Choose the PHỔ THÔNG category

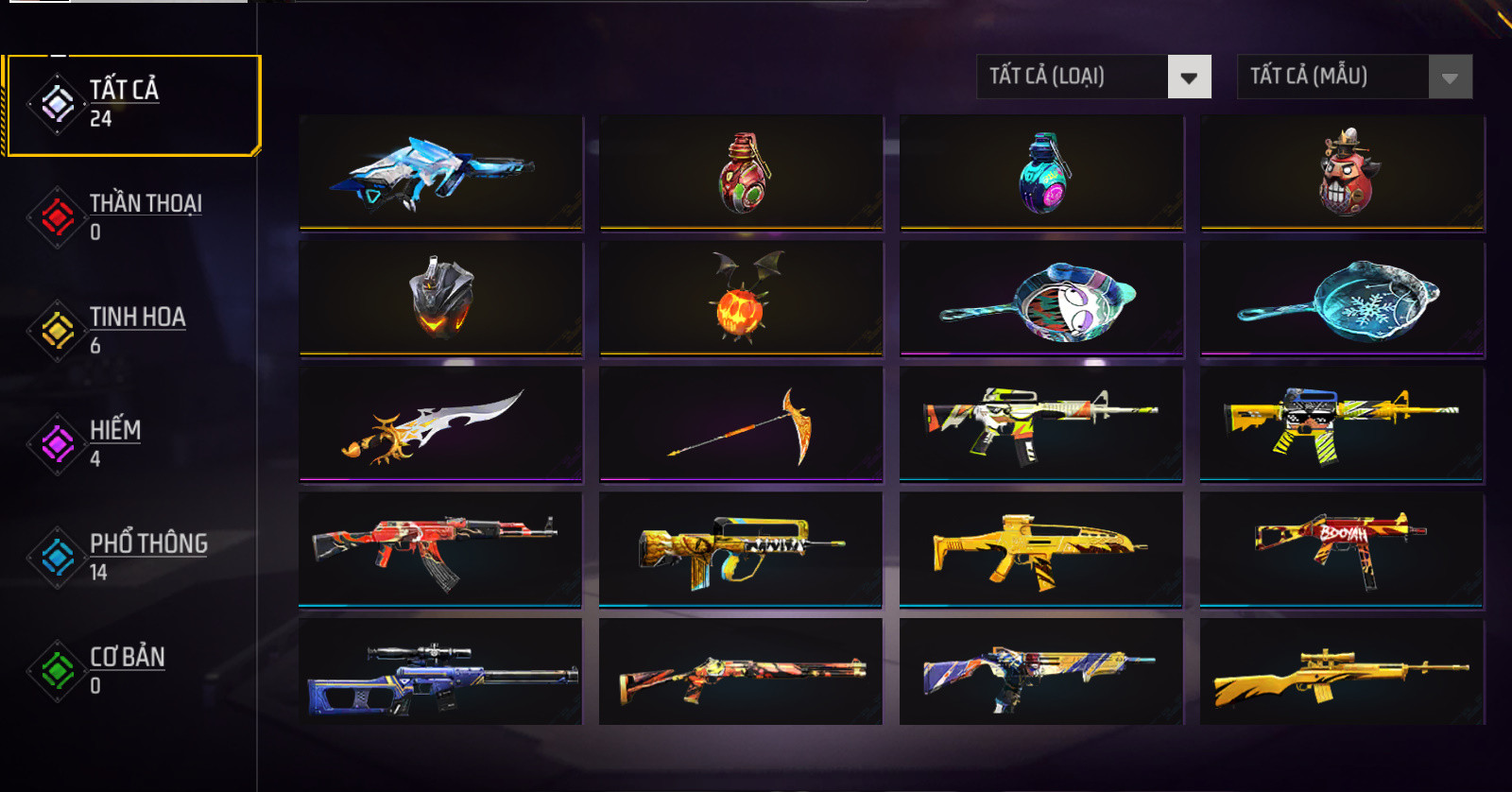click(x=132, y=558)
